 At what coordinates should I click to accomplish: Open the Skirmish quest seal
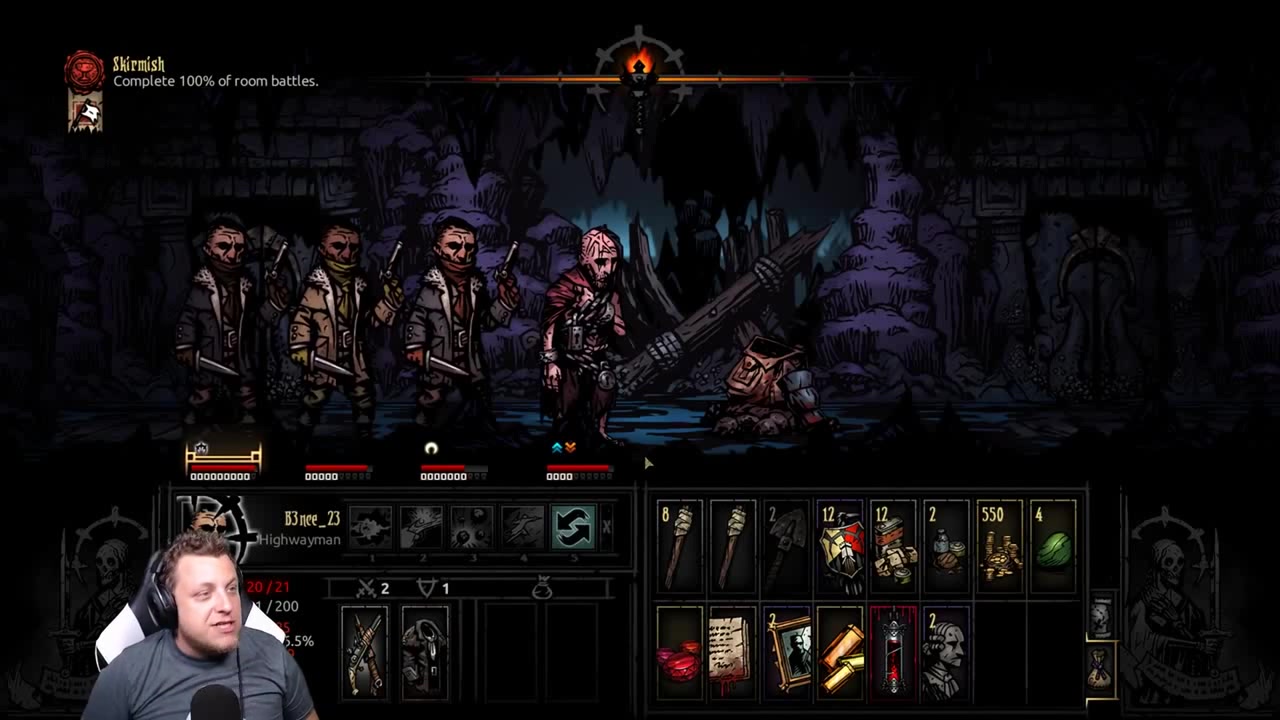tap(85, 72)
